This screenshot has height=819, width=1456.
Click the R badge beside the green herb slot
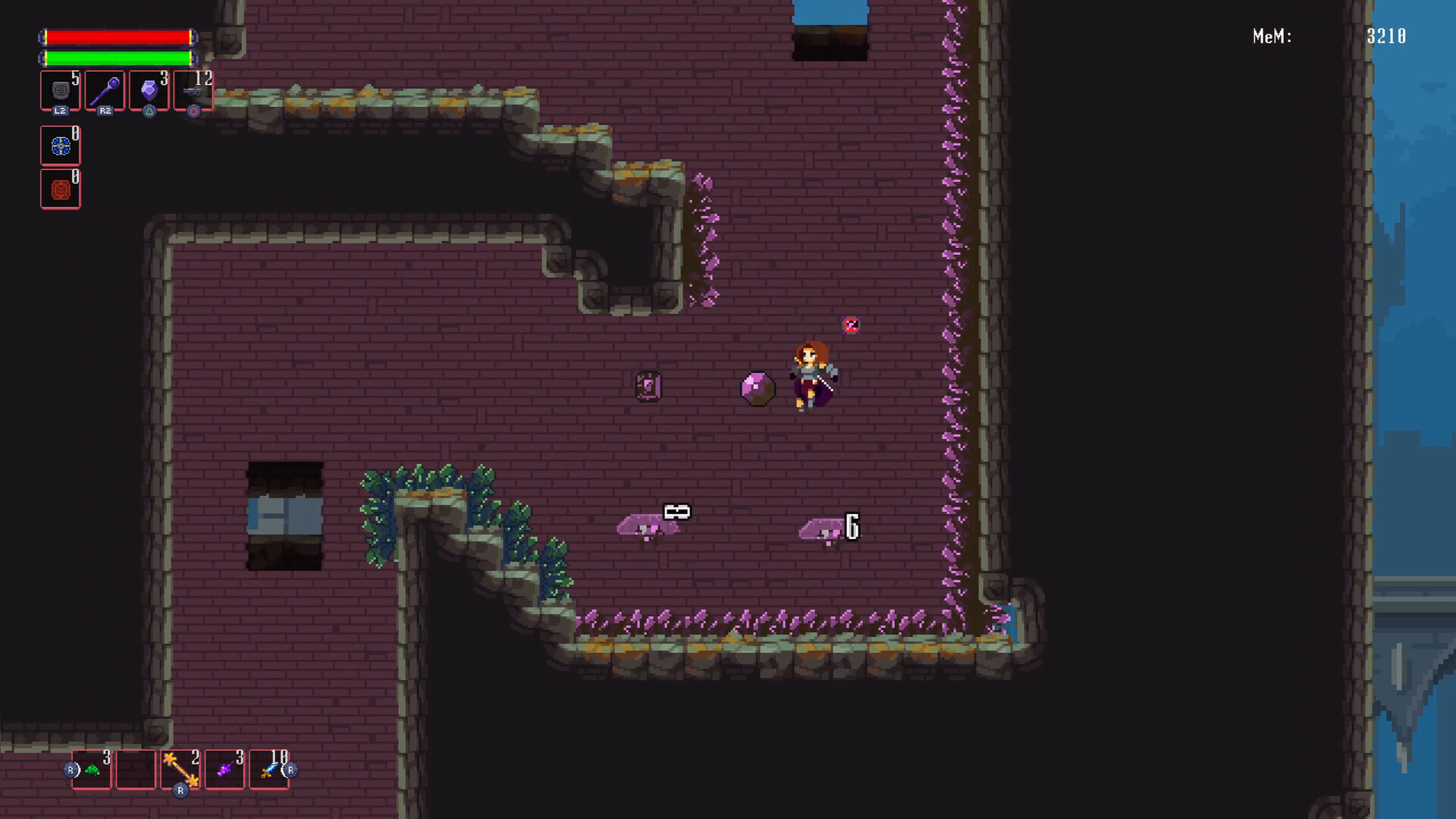pos(71,771)
